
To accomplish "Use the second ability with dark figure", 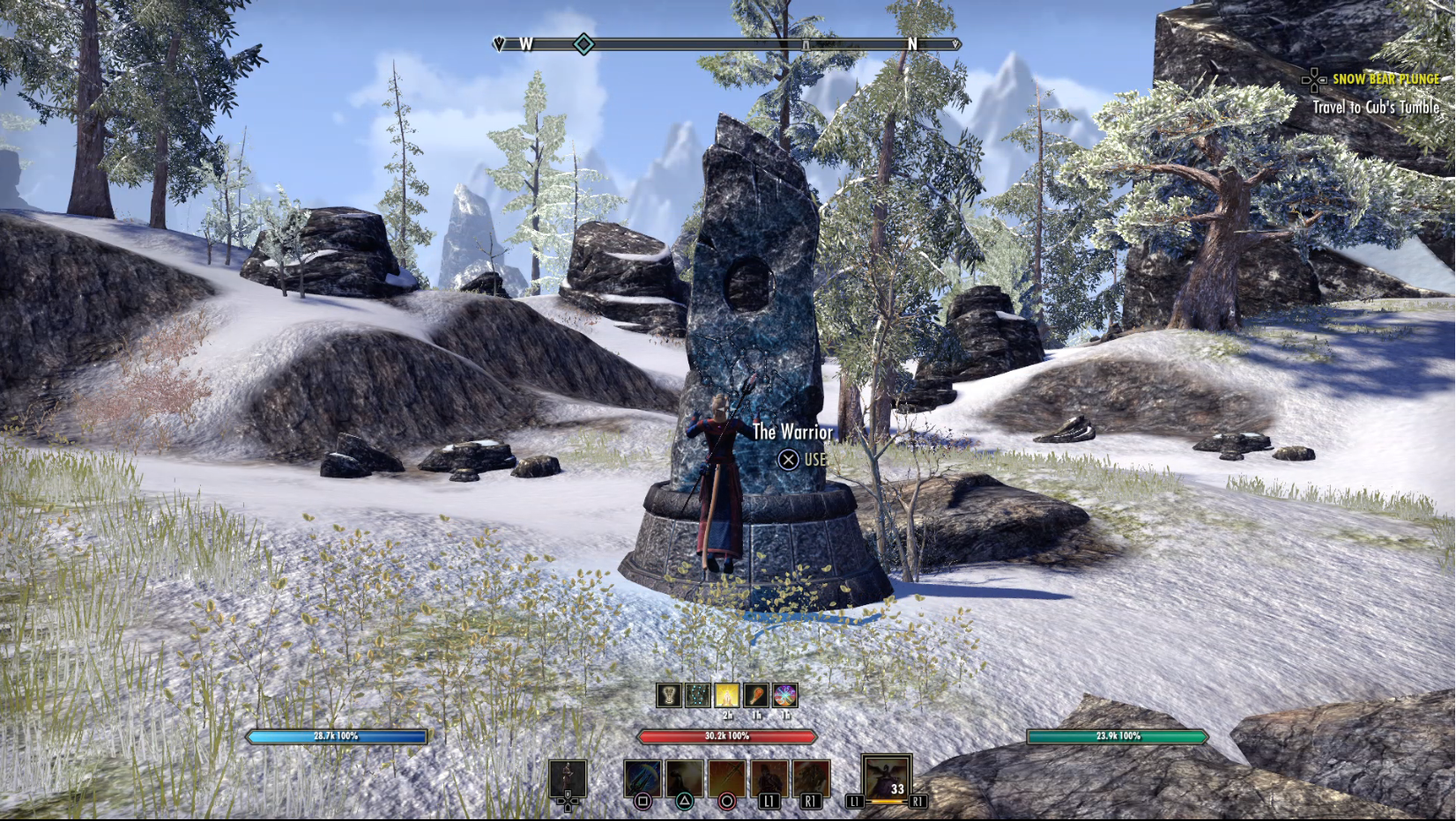I will pos(685,780).
